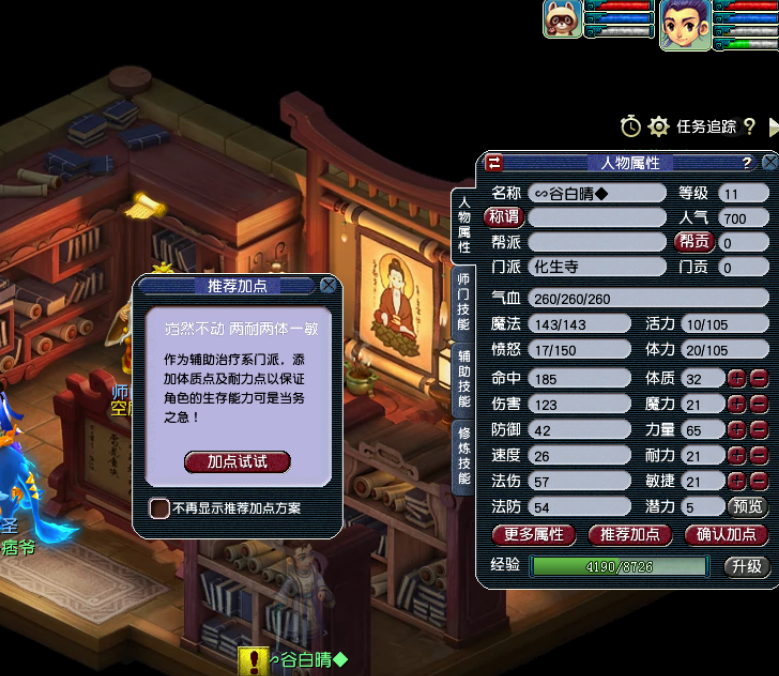
Task: Click the 升级 level-up button
Action: (746, 566)
